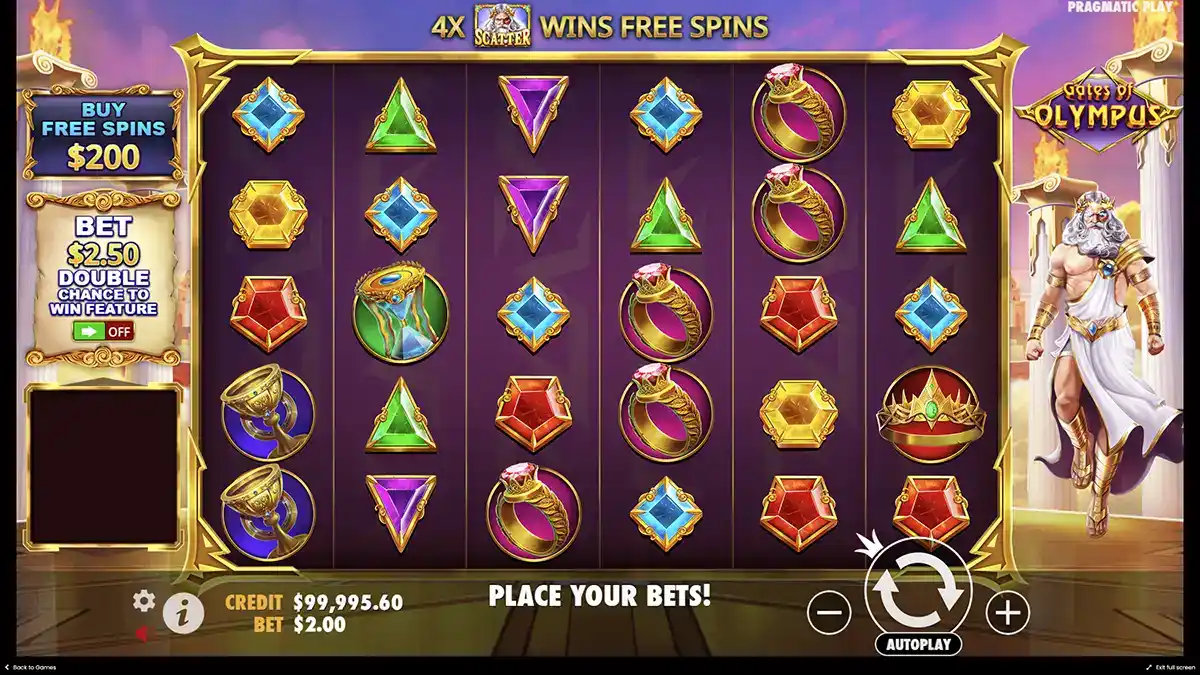Toggle the Double Chance feature switch

click(x=103, y=331)
